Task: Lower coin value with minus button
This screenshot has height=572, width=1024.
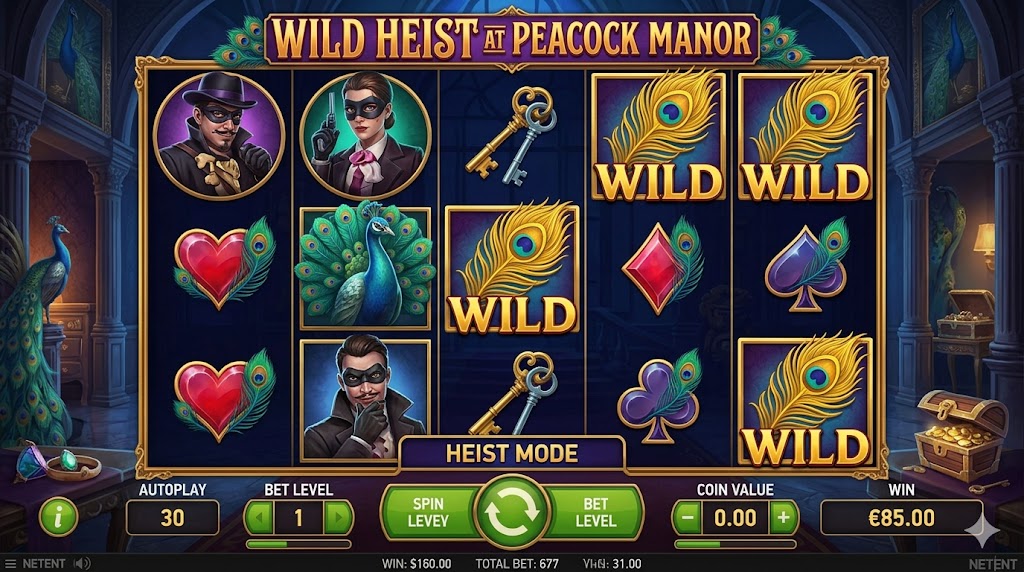Action: [688, 517]
